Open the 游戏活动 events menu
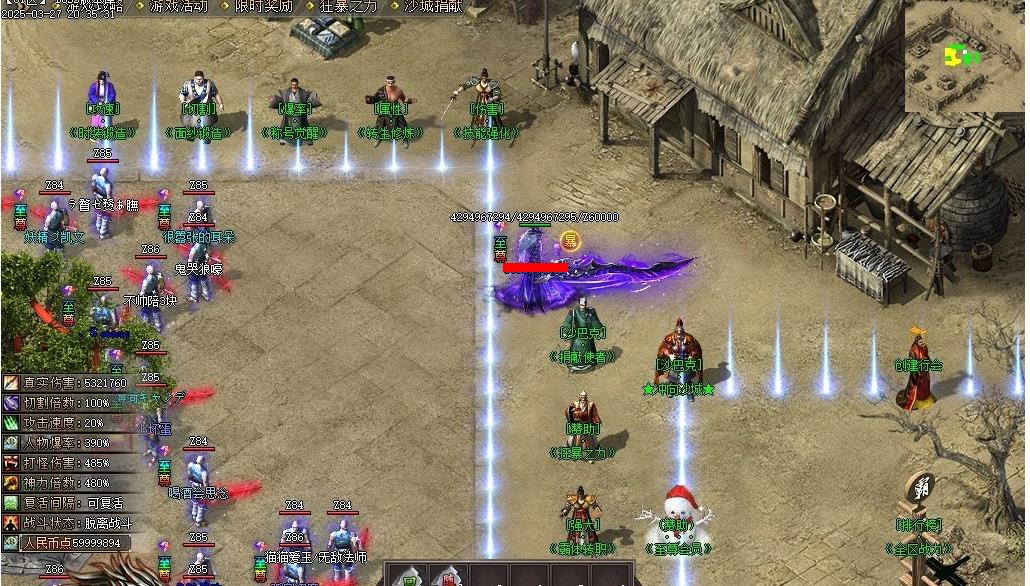1030x586 pixels. pyautogui.click(x=179, y=6)
